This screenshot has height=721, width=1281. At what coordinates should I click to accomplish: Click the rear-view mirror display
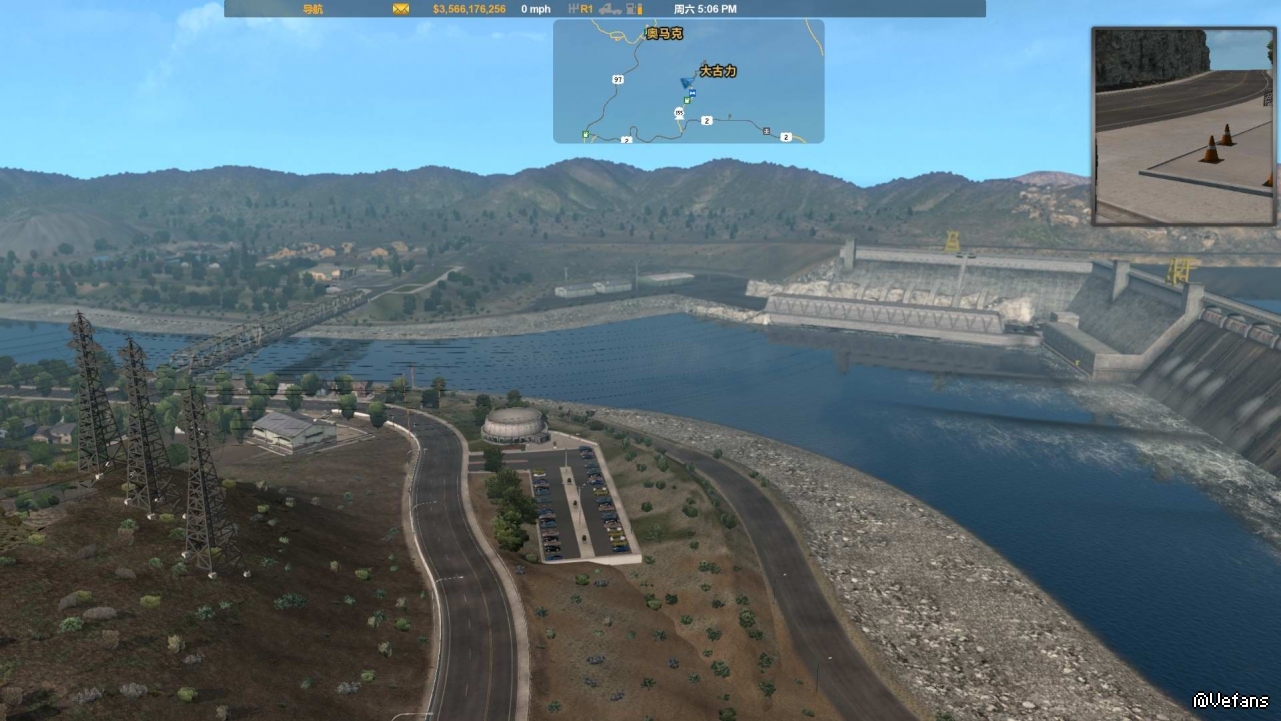pyautogui.click(x=1184, y=126)
